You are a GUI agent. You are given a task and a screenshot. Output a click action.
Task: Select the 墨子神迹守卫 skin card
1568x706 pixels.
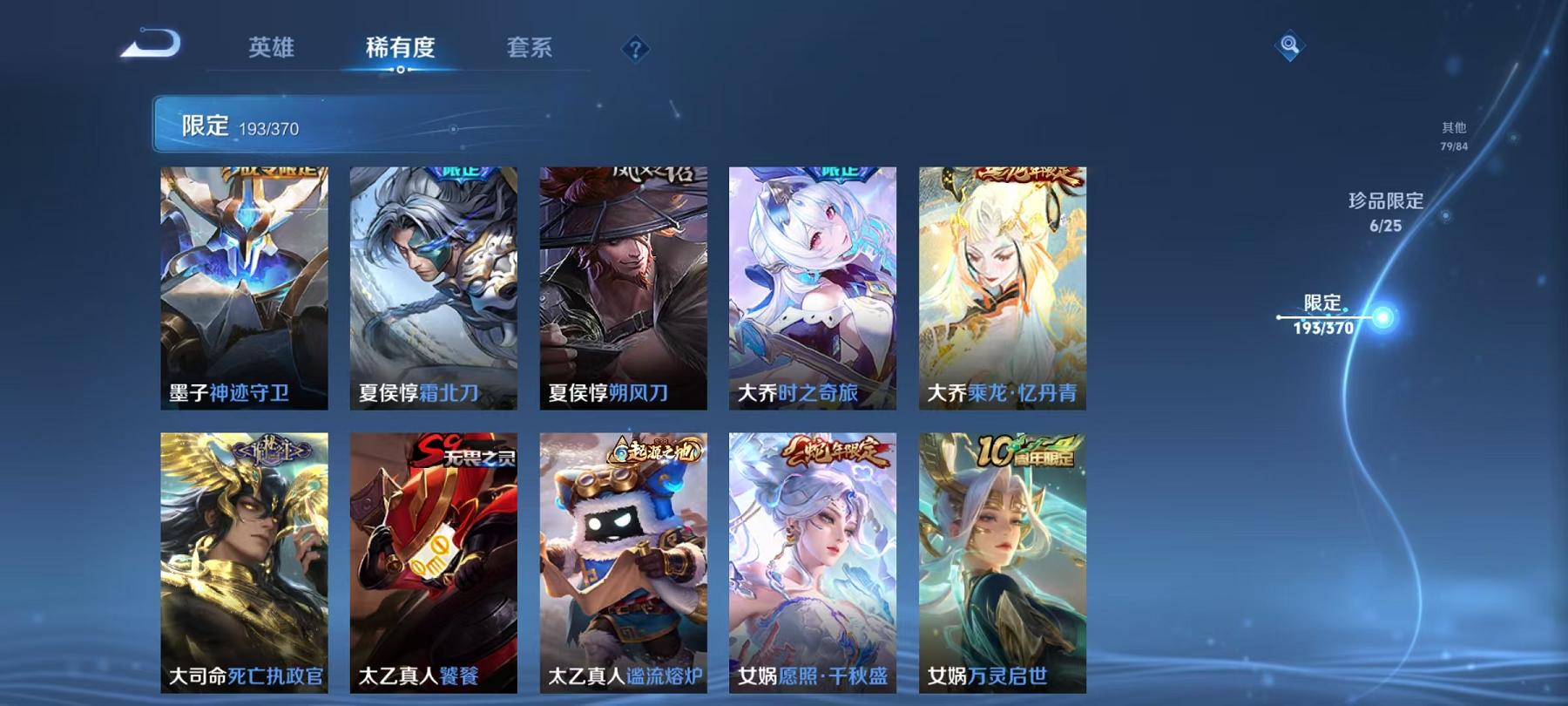coord(243,288)
